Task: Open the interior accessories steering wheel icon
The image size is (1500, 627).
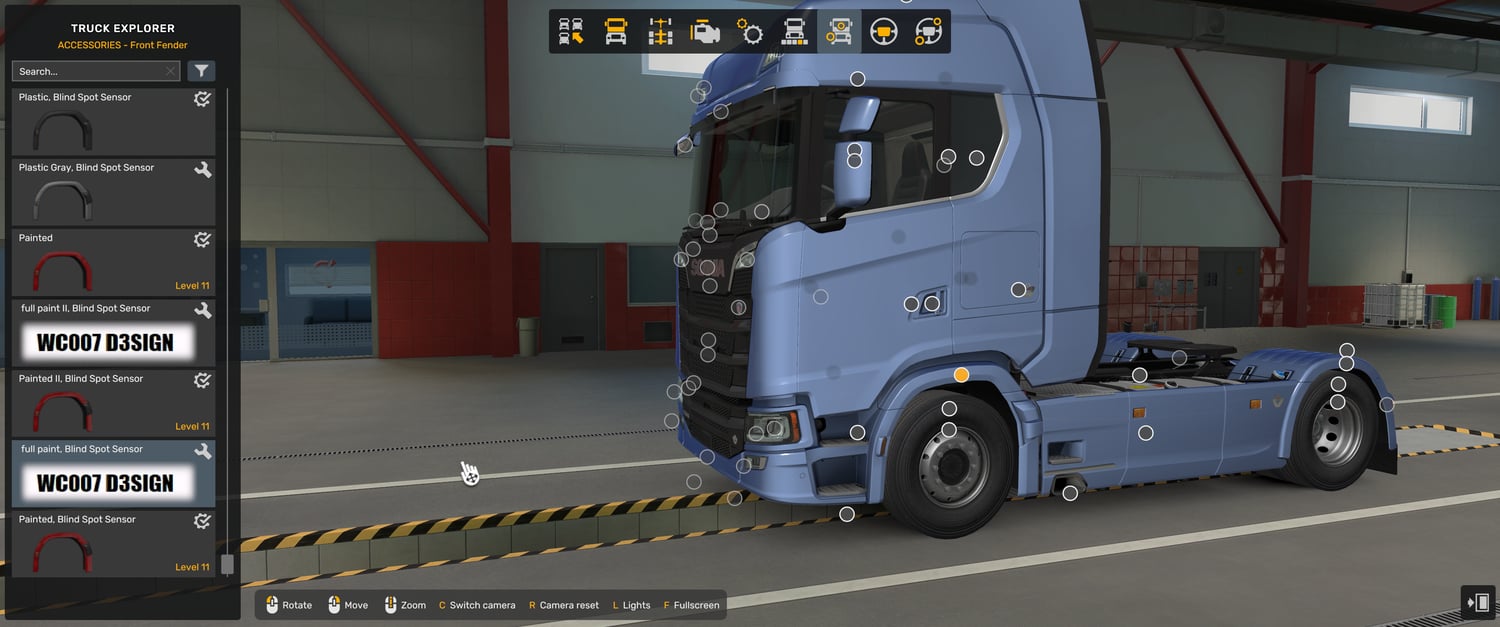Action: (x=928, y=32)
